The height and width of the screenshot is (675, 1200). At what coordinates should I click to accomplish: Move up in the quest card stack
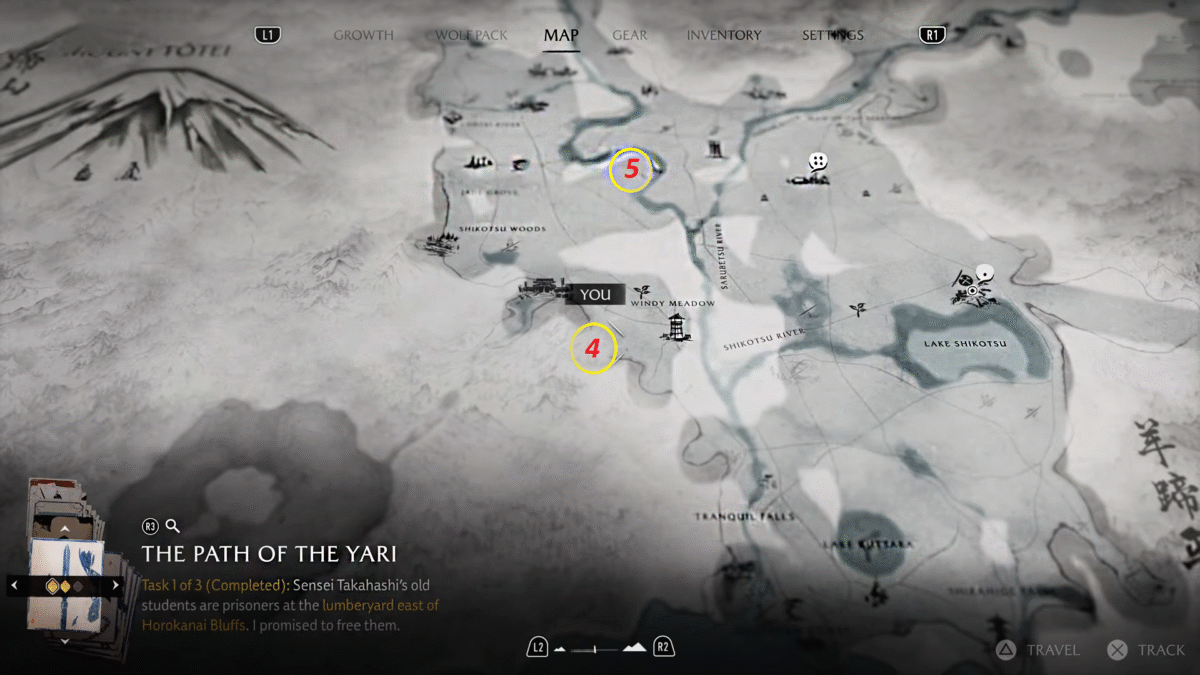[65, 527]
